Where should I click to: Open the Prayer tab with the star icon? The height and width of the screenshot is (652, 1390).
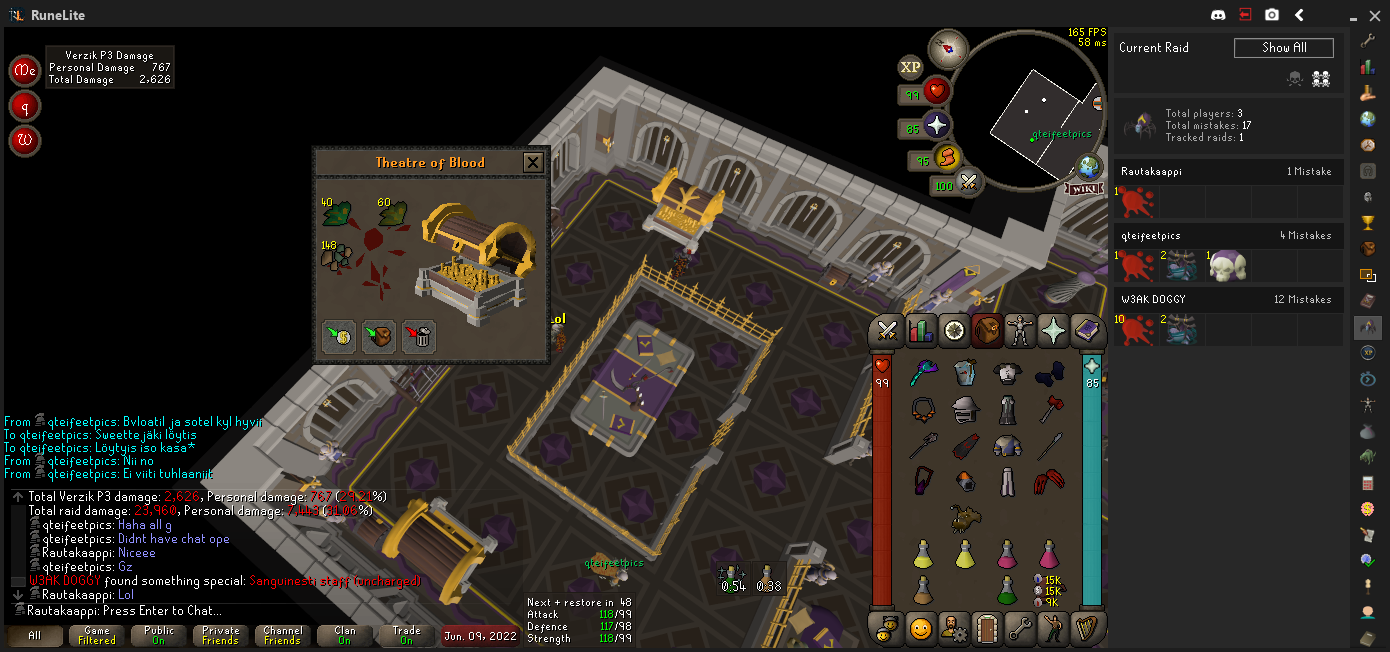point(1053,330)
